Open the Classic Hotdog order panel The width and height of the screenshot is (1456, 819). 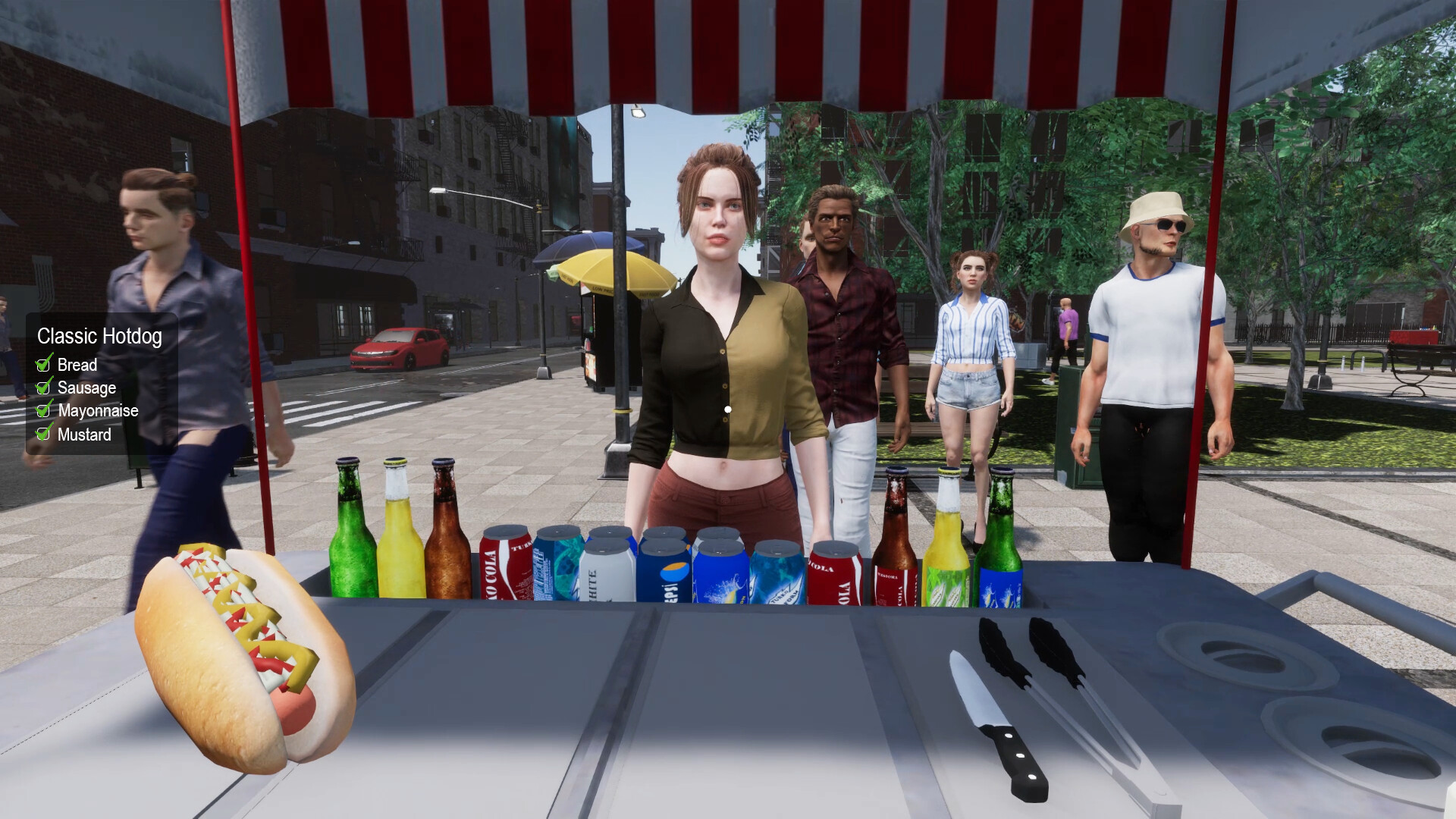click(99, 337)
